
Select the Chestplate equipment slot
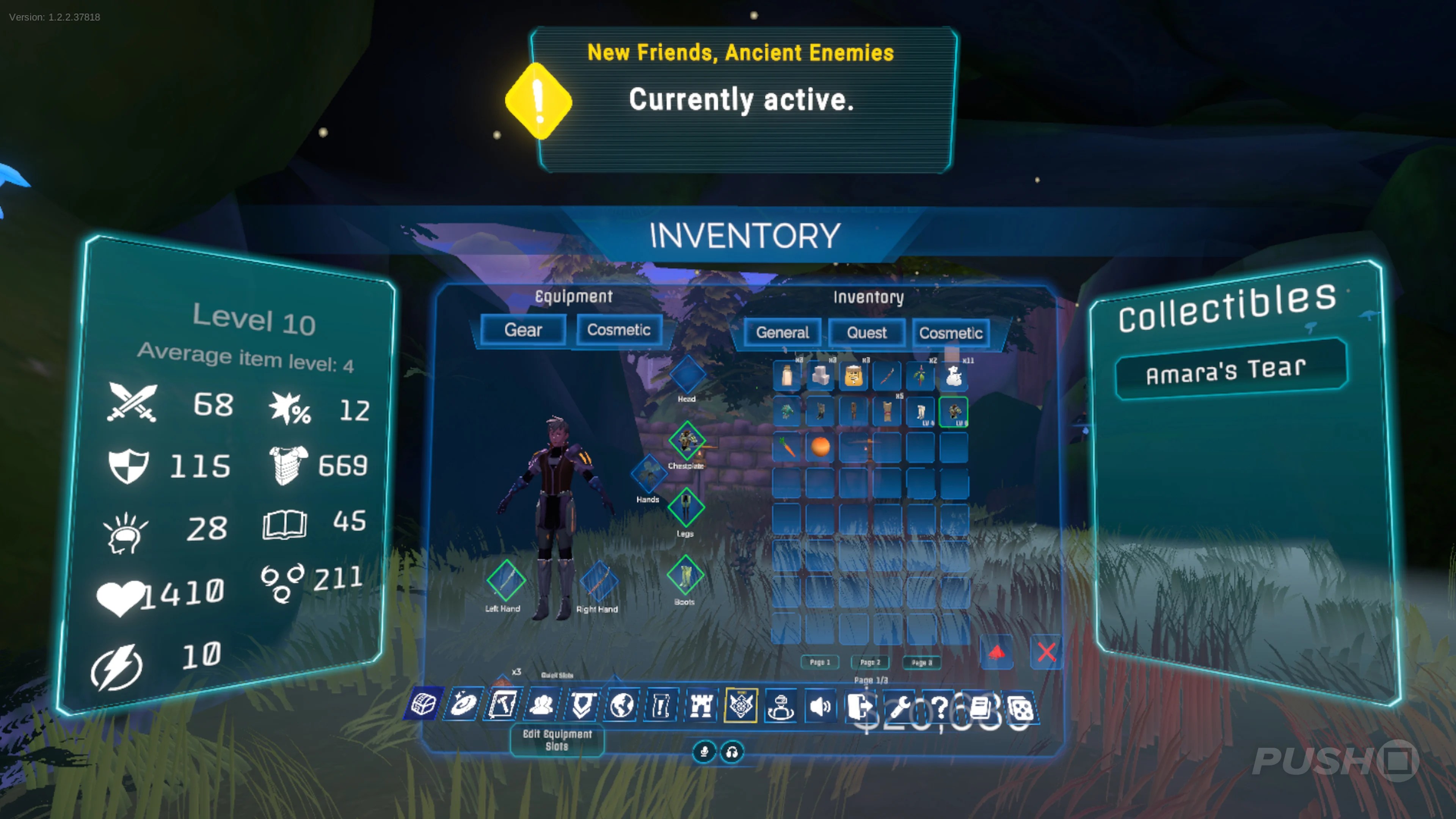pyautogui.click(x=687, y=440)
